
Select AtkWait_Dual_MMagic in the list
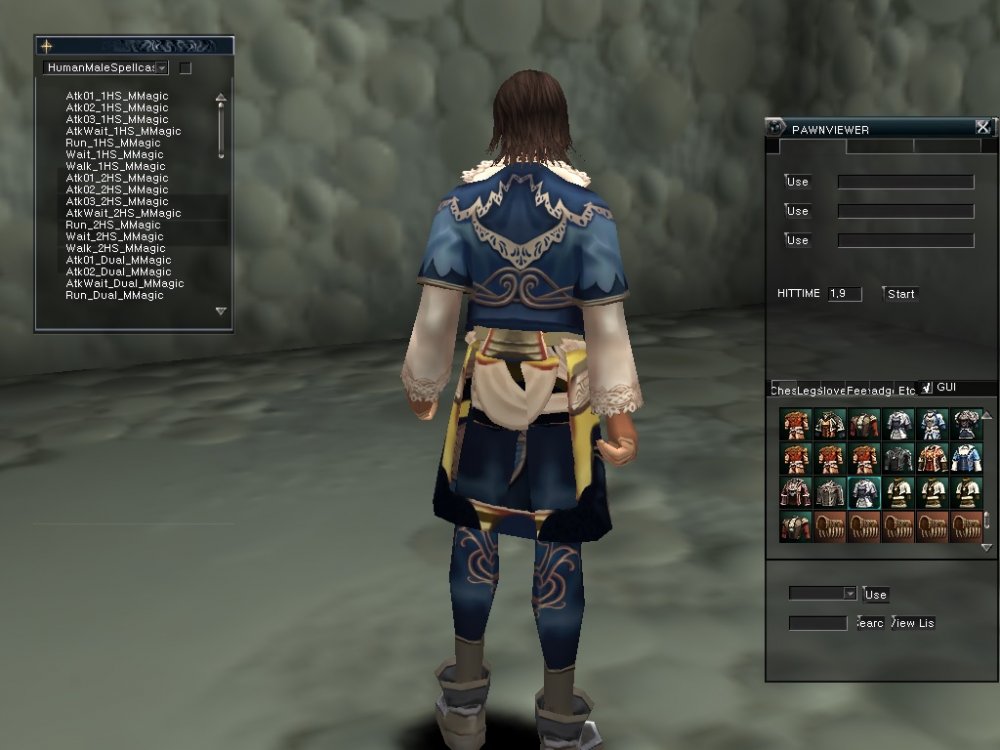click(125, 284)
